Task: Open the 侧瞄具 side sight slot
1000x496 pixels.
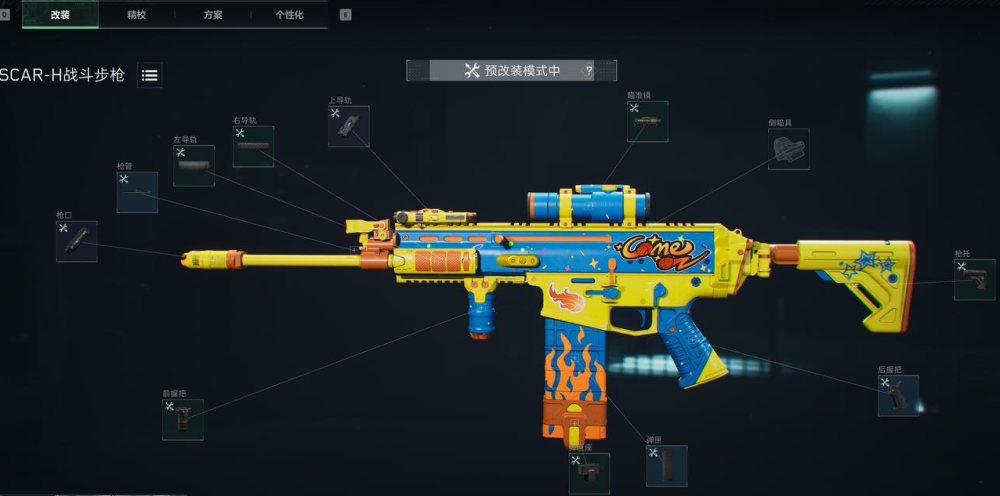Action: coord(789,149)
